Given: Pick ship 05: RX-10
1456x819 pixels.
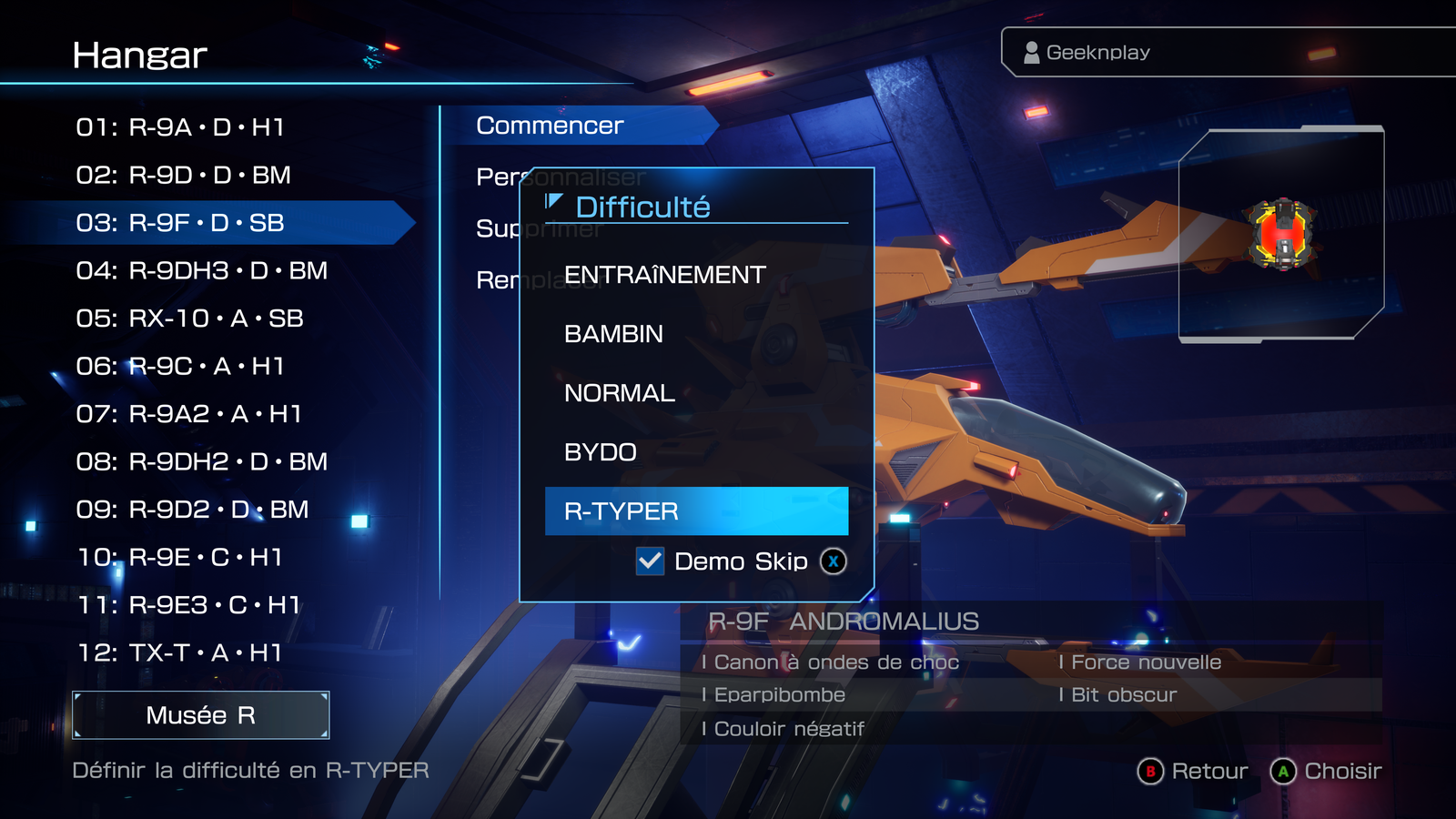Looking at the screenshot, I should (x=189, y=318).
